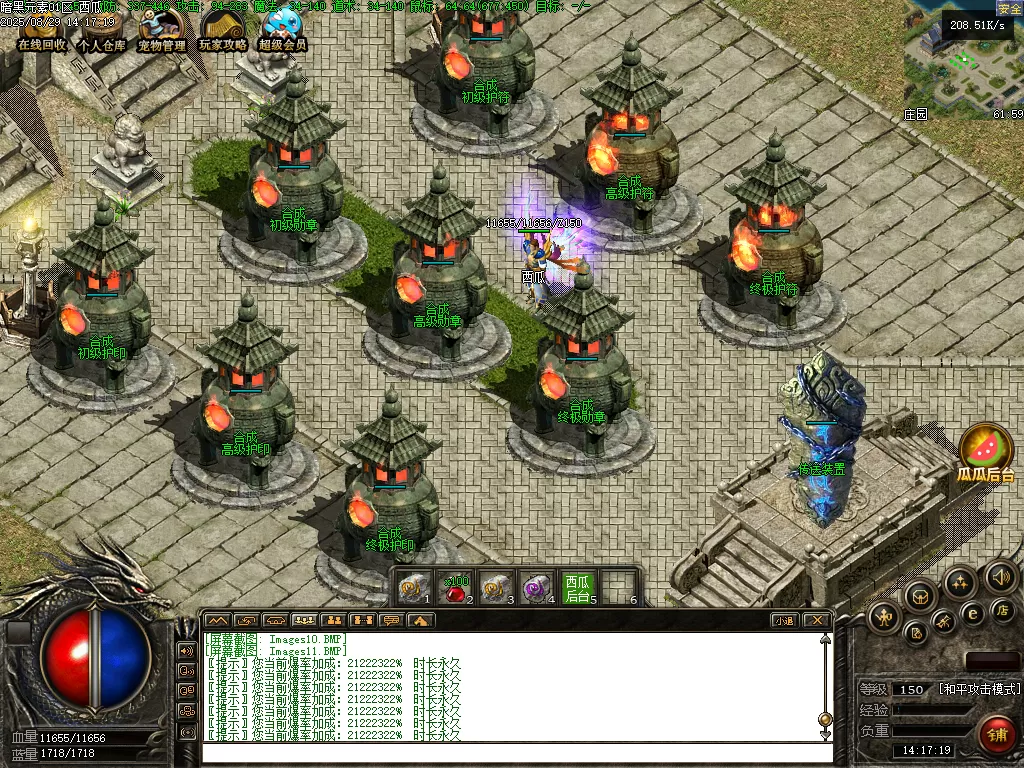Show the 玩家攻略 player guide
This screenshot has height=768, width=1024.
tap(222, 34)
